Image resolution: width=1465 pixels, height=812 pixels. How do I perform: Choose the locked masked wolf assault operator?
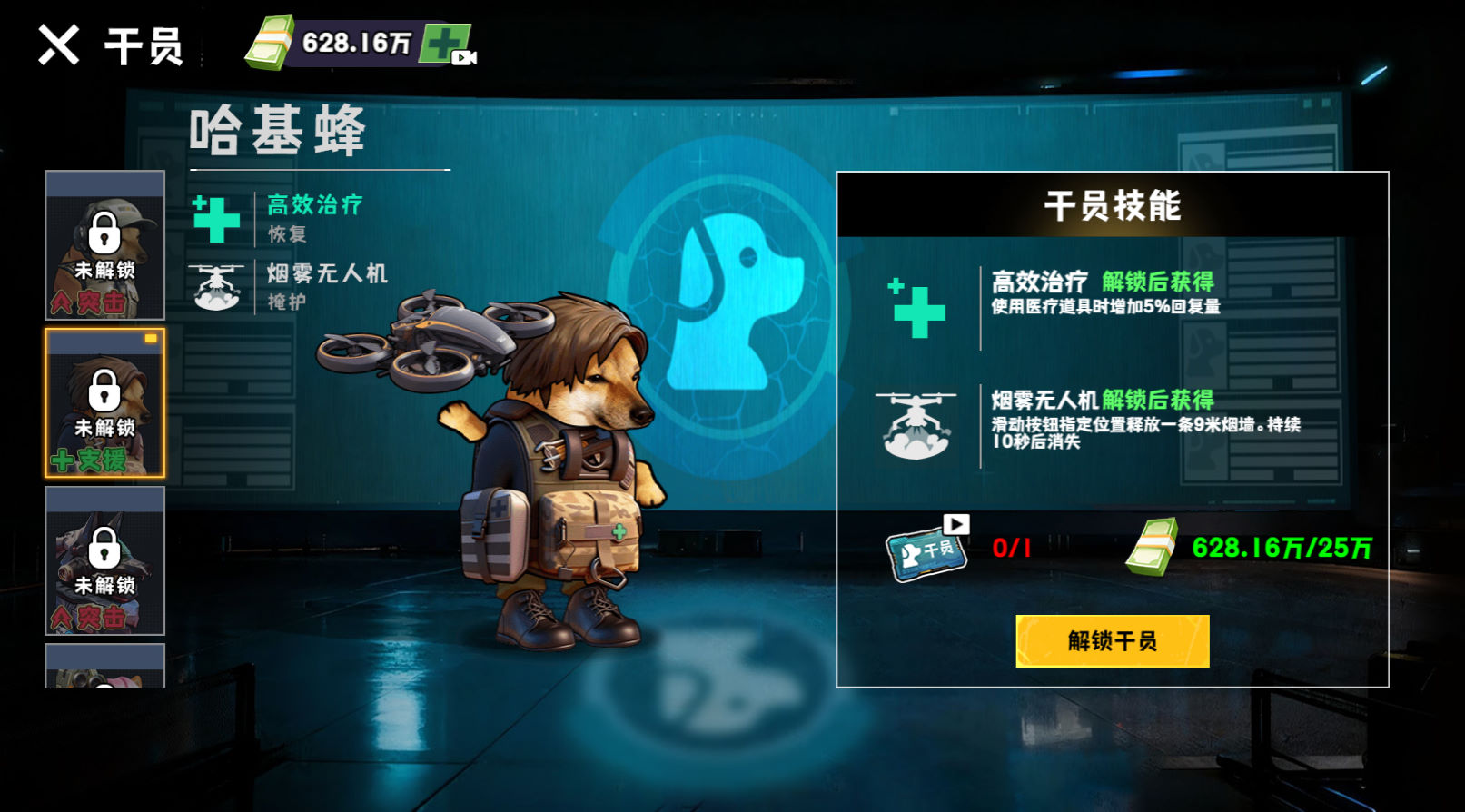105,560
